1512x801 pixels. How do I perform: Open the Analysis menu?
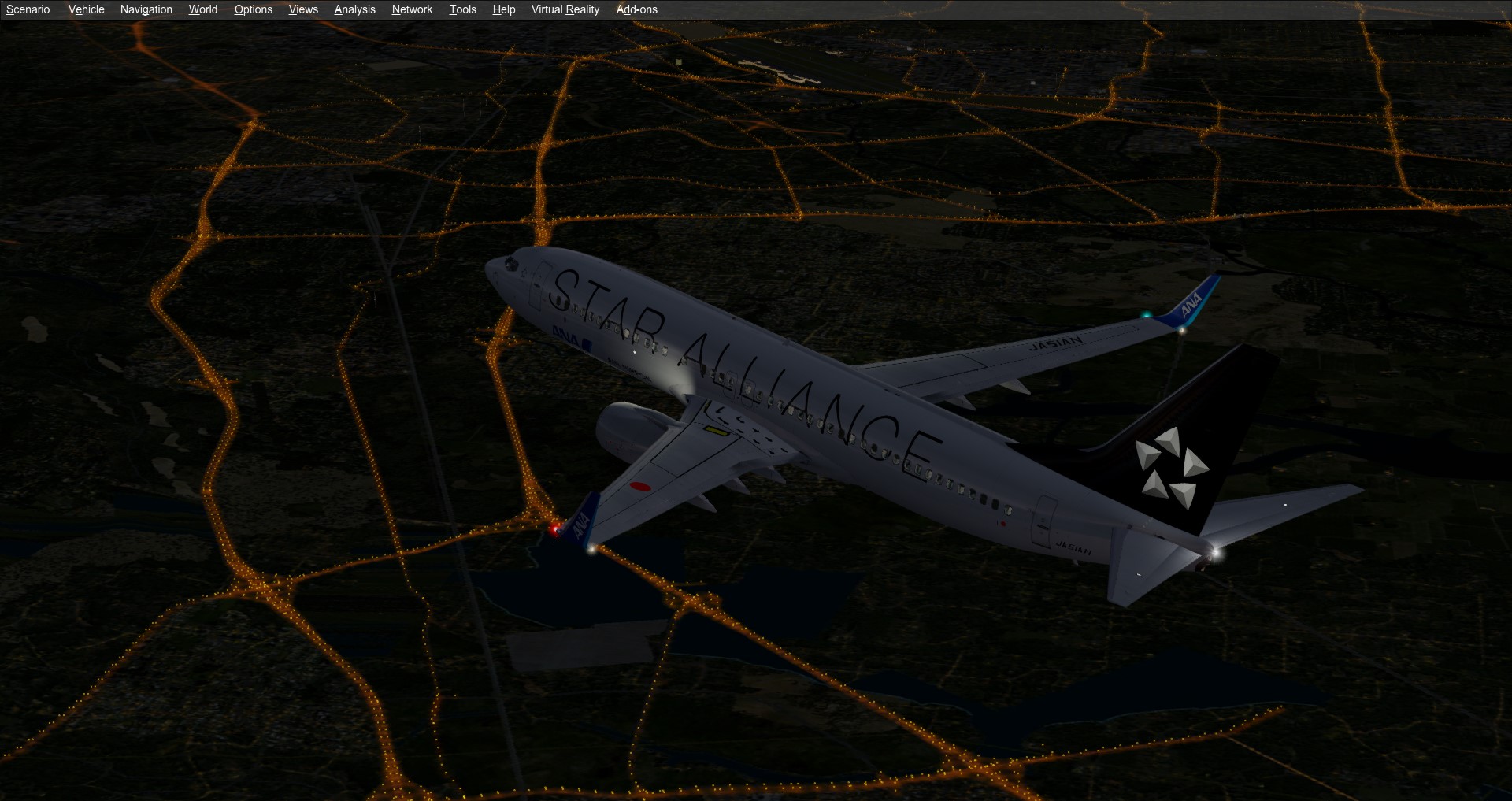(354, 9)
